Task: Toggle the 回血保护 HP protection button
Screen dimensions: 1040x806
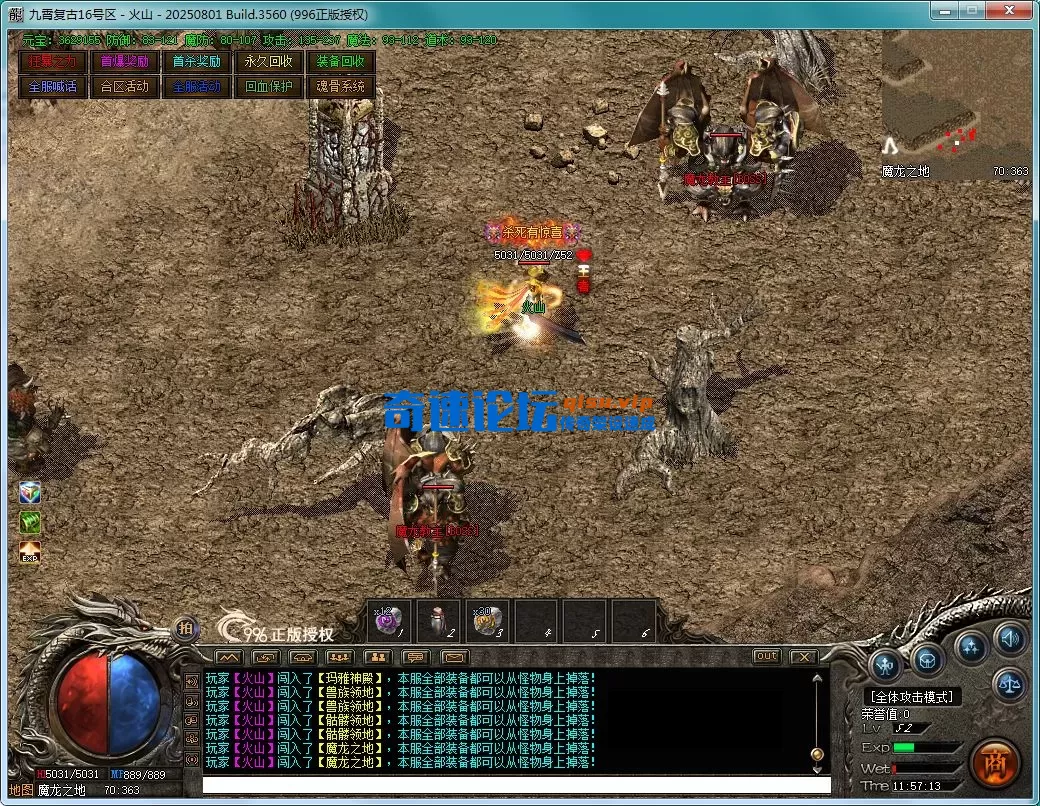Action: pyautogui.click(x=268, y=86)
